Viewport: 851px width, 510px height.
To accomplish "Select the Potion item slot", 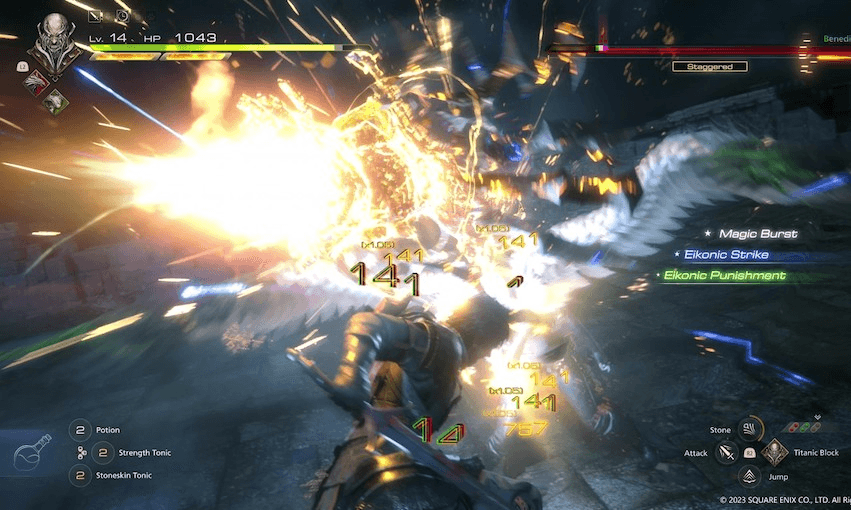I will [79, 430].
